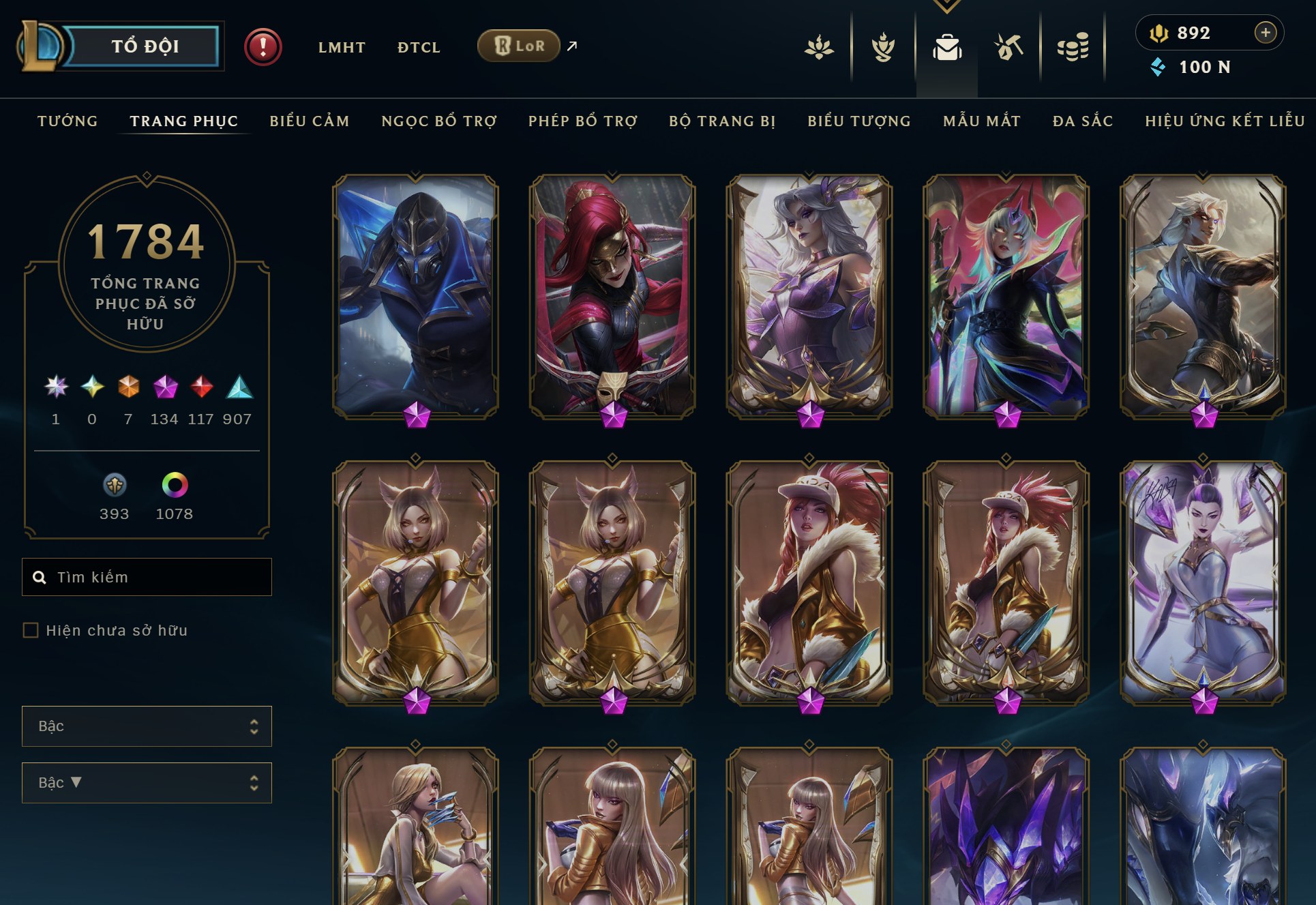The height and width of the screenshot is (905, 1316).
Task: Open the Bậc ▼ filter dropdown
Action: [x=146, y=782]
